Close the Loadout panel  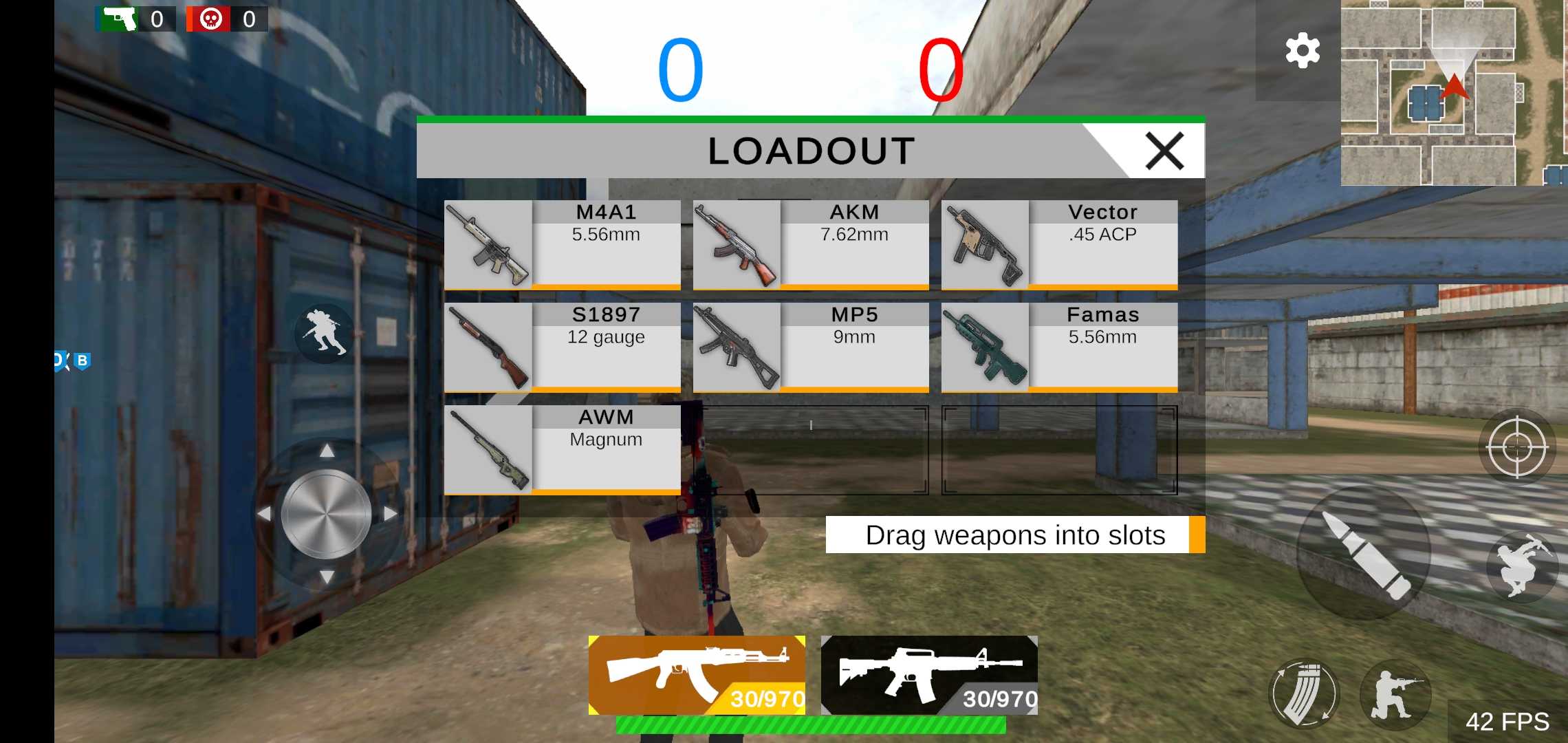[1164, 151]
